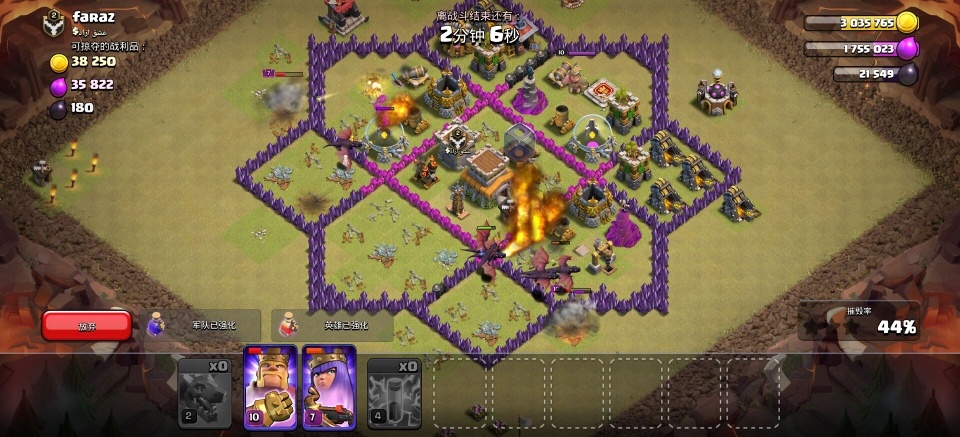Select the Archer Queen hero card
960x437 pixels.
(x=329, y=387)
